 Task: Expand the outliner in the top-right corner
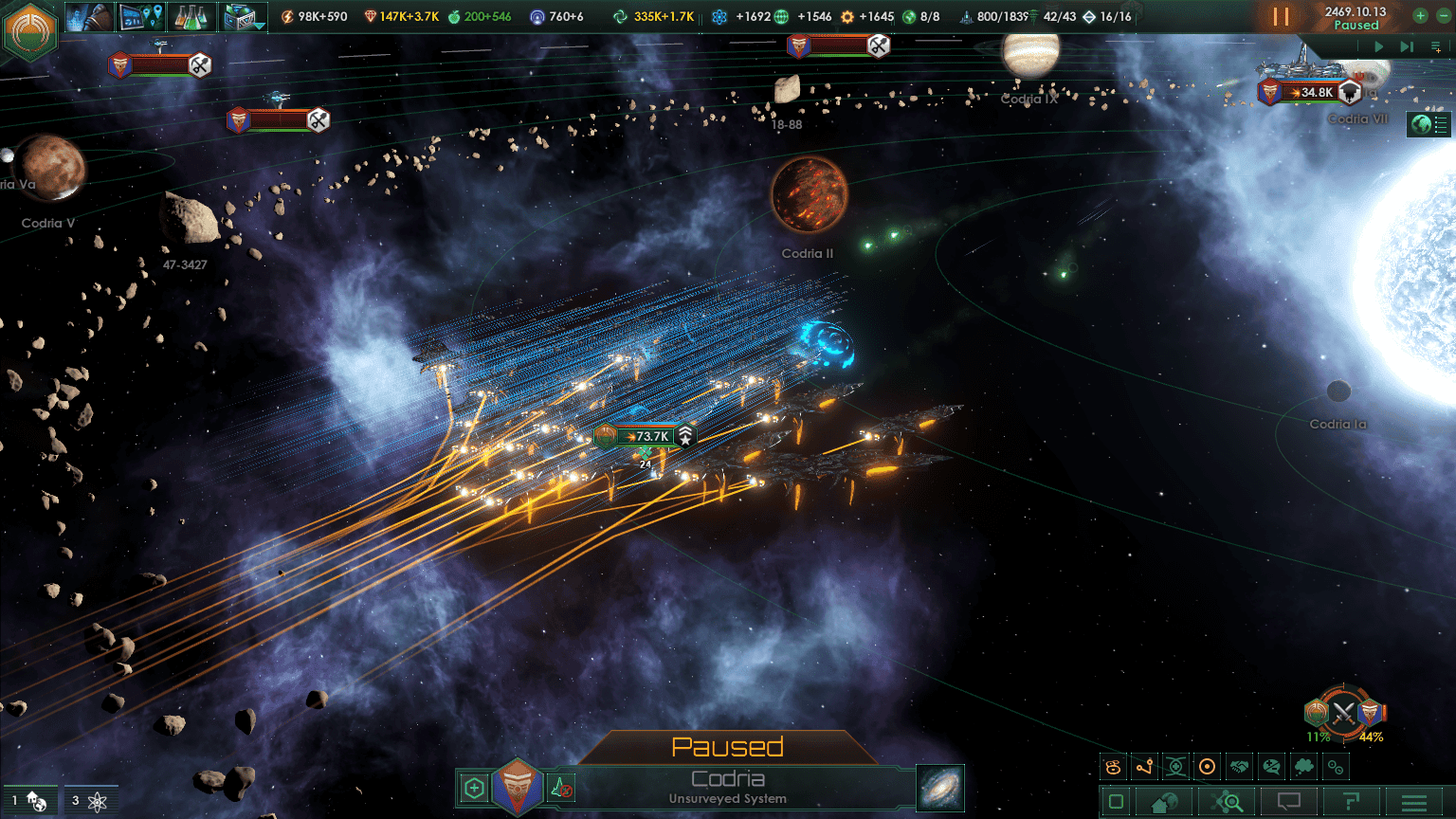coord(1435,45)
